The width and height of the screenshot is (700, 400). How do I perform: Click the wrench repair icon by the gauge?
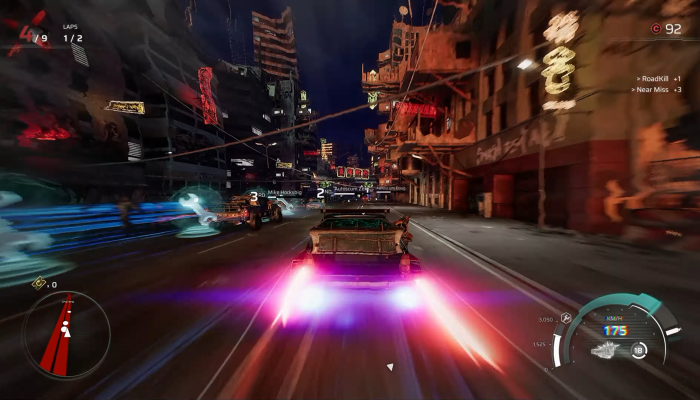[x=565, y=317]
